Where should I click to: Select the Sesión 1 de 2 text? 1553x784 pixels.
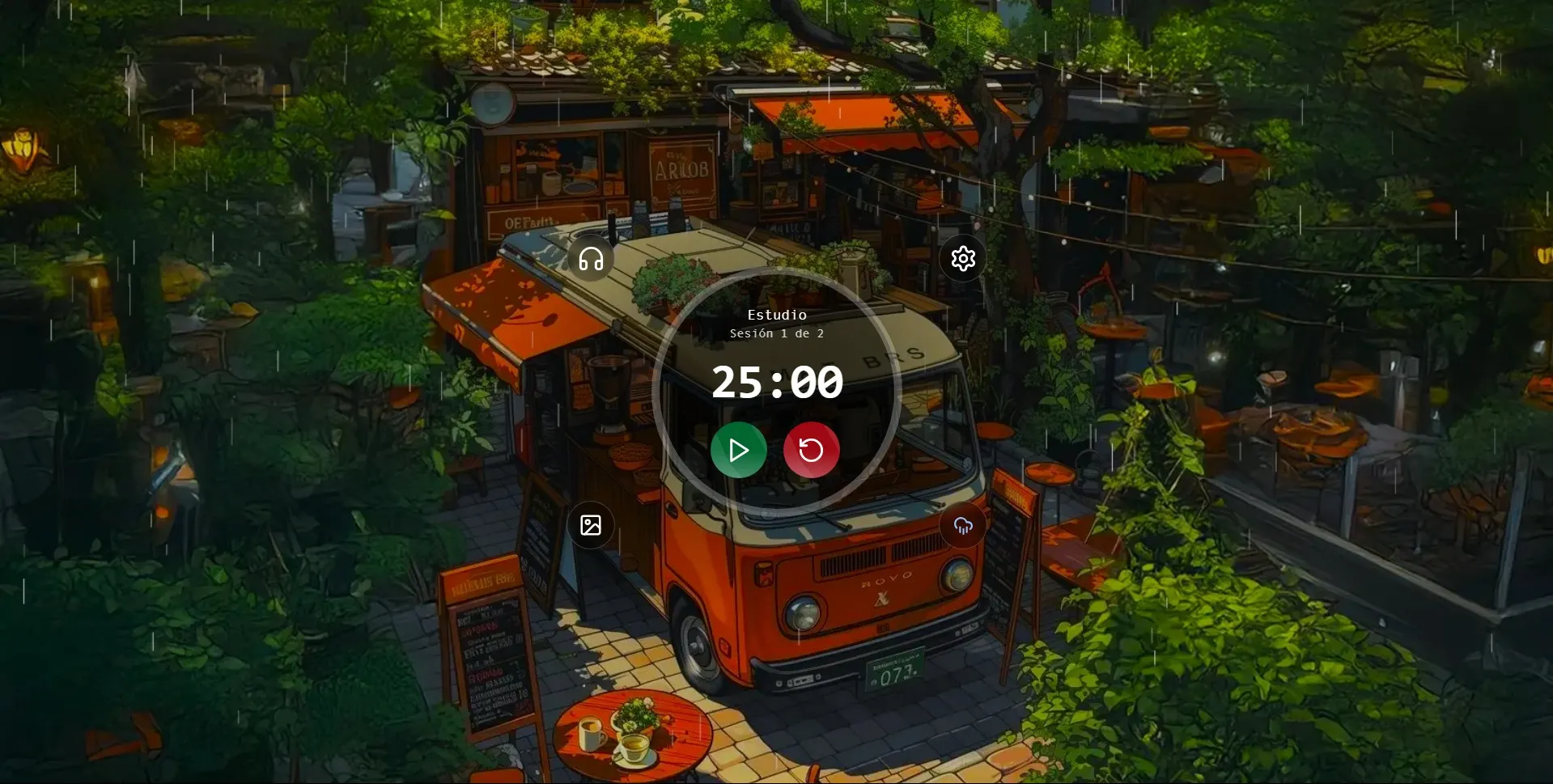[x=776, y=333]
